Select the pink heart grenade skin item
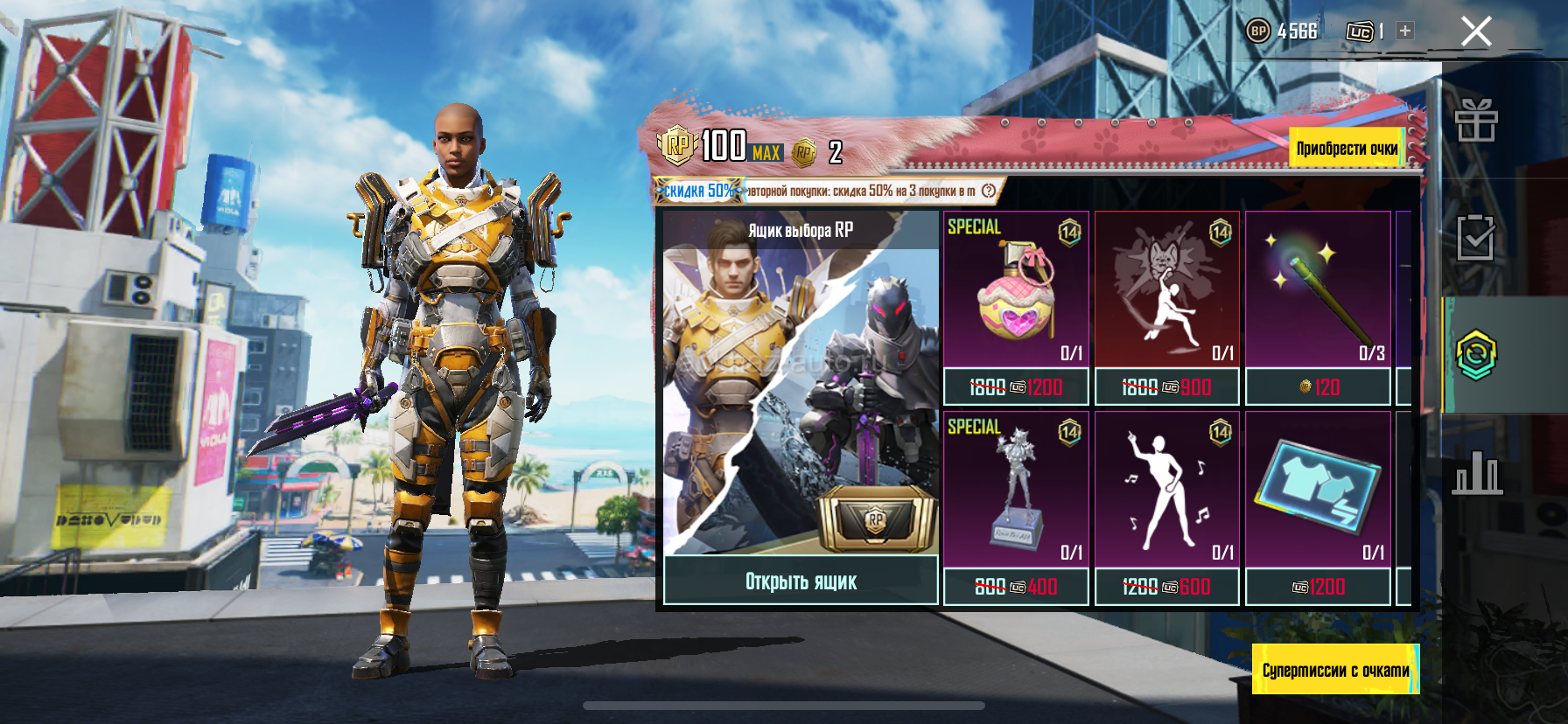The image size is (1568, 724). click(x=1016, y=293)
